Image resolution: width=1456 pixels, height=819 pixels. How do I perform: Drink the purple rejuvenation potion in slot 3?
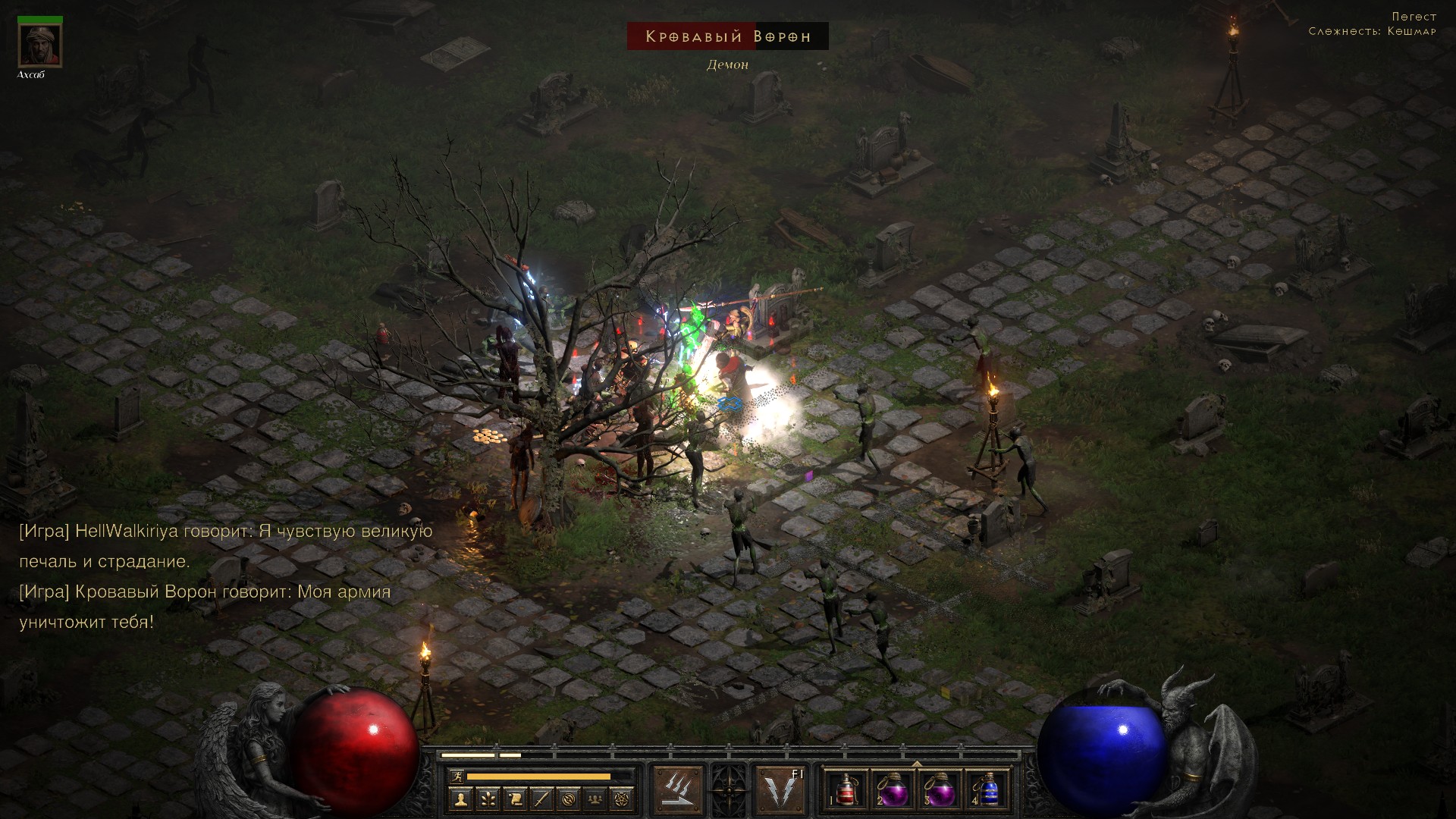[x=940, y=790]
